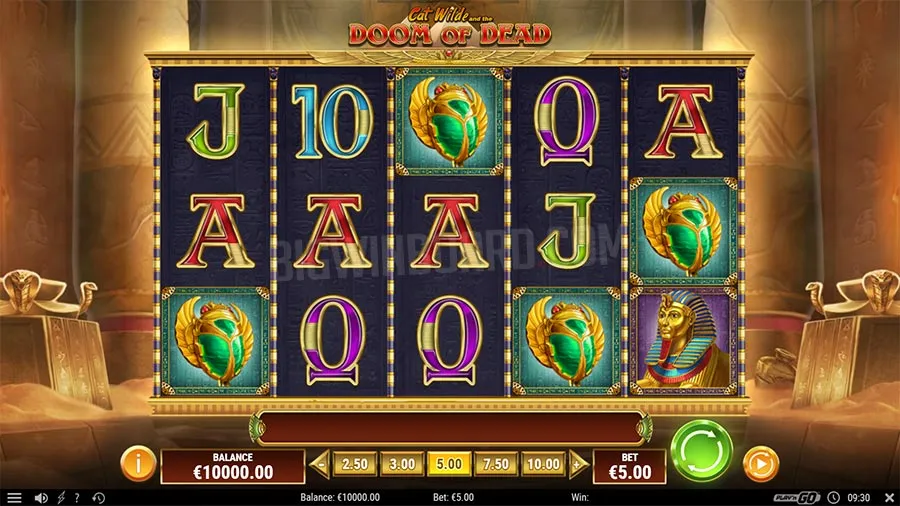Decrease the bet with the left arrow
Screen dimensions: 900x506
coord(321,464)
